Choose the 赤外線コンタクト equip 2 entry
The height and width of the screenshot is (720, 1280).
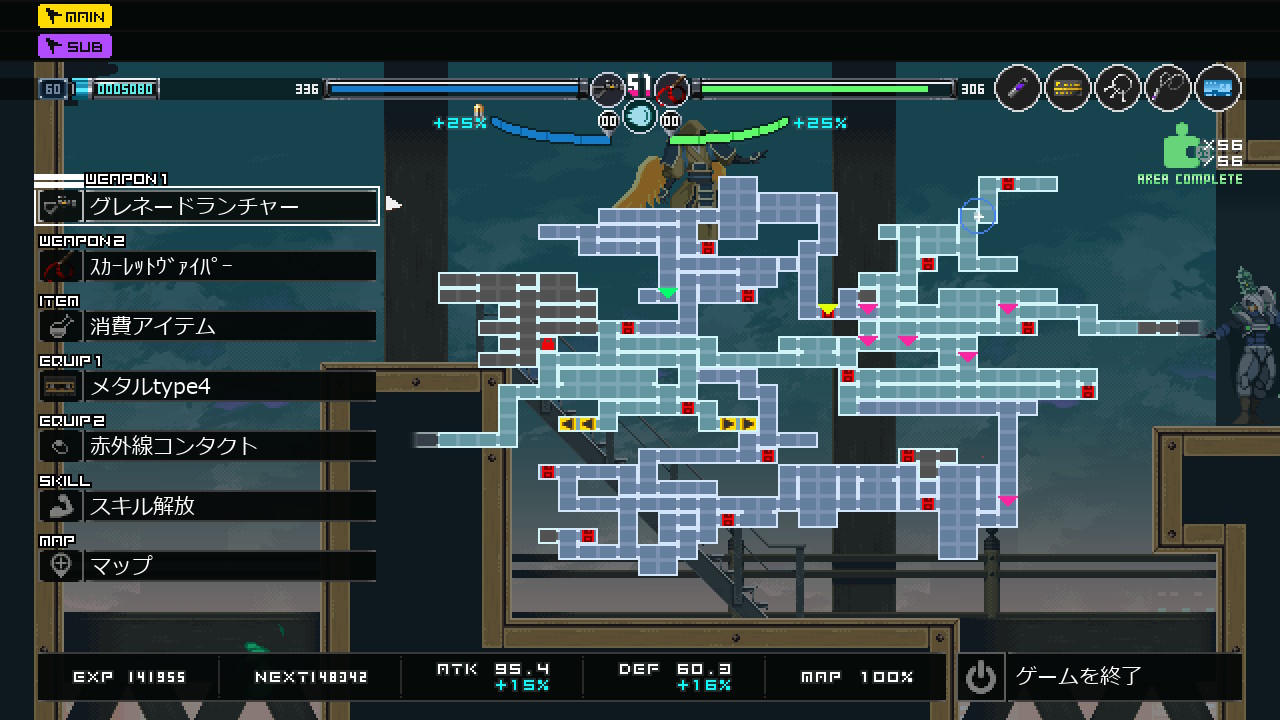pyautogui.click(x=207, y=446)
